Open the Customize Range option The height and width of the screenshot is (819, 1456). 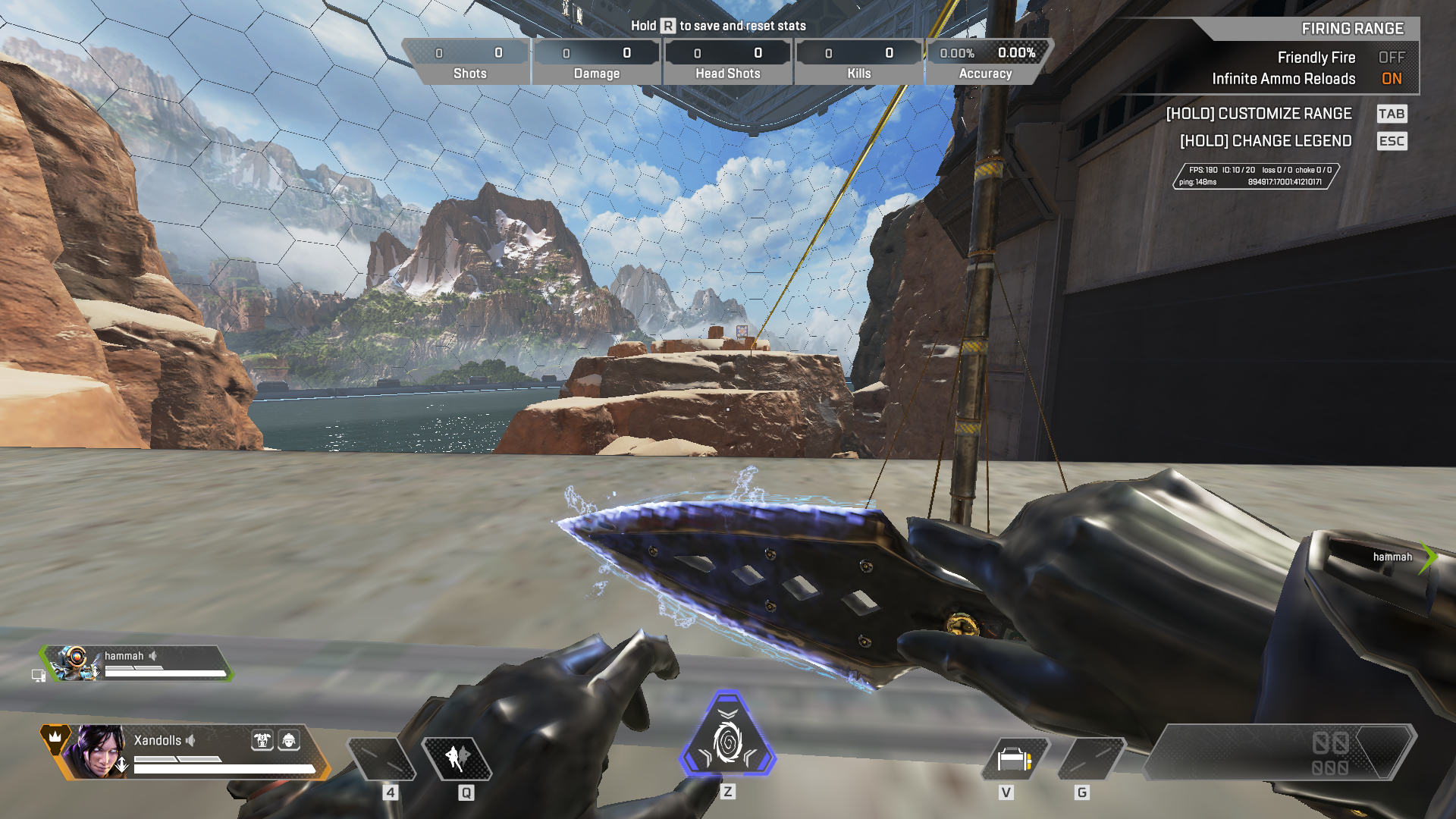pyautogui.click(x=1259, y=114)
